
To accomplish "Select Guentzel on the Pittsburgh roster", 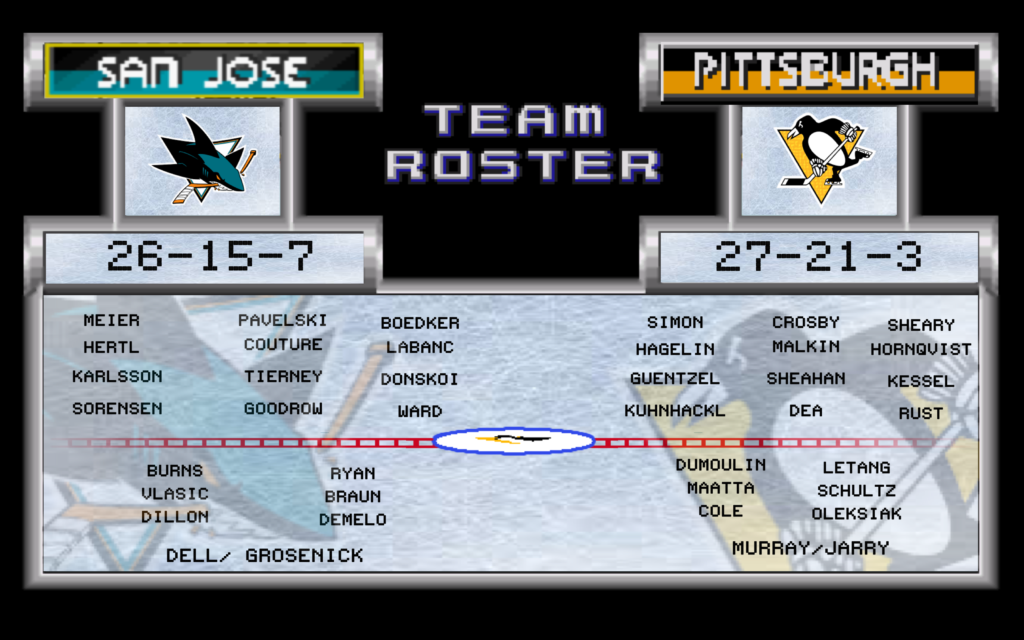I will [x=674, y=379].
